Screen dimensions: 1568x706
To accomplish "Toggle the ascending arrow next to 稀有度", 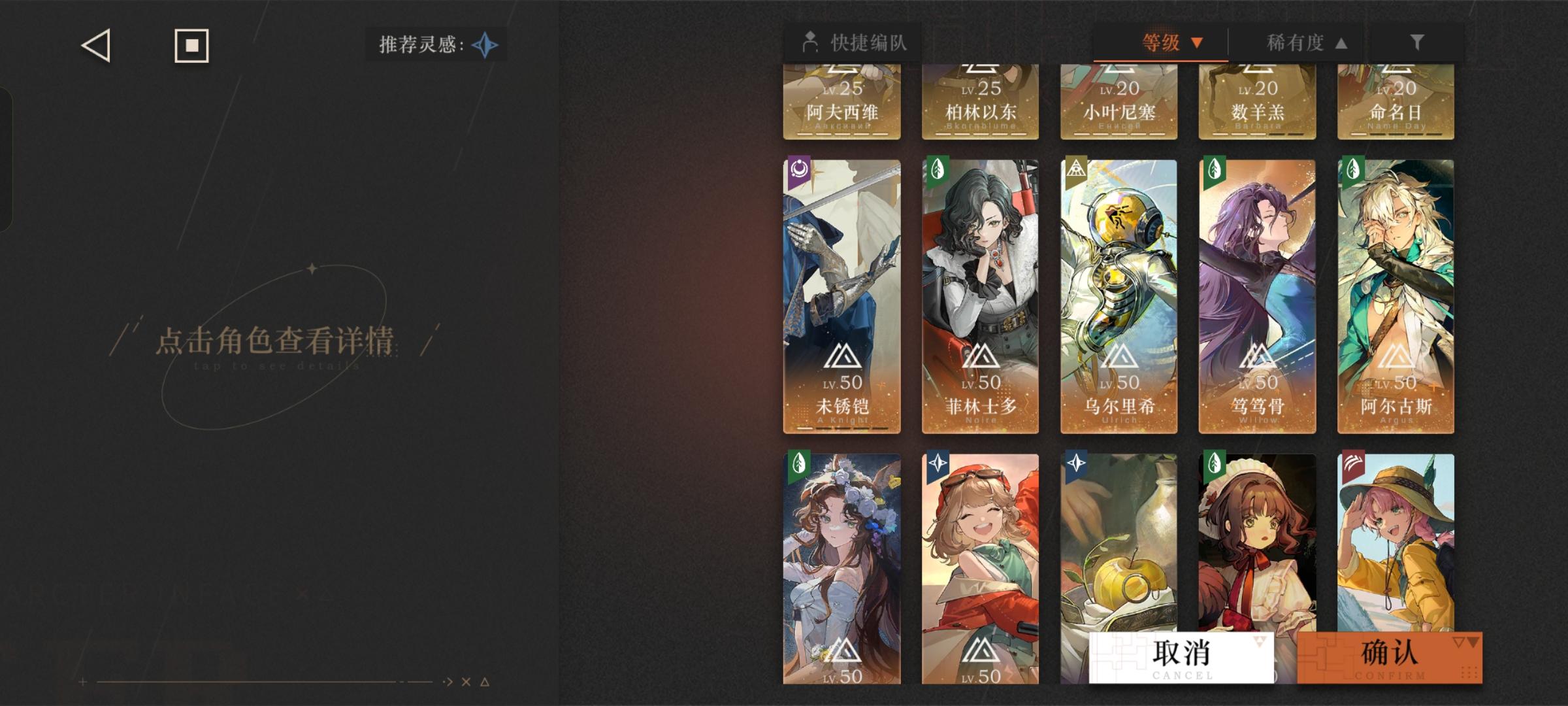I will click(x=1340, y=44).
